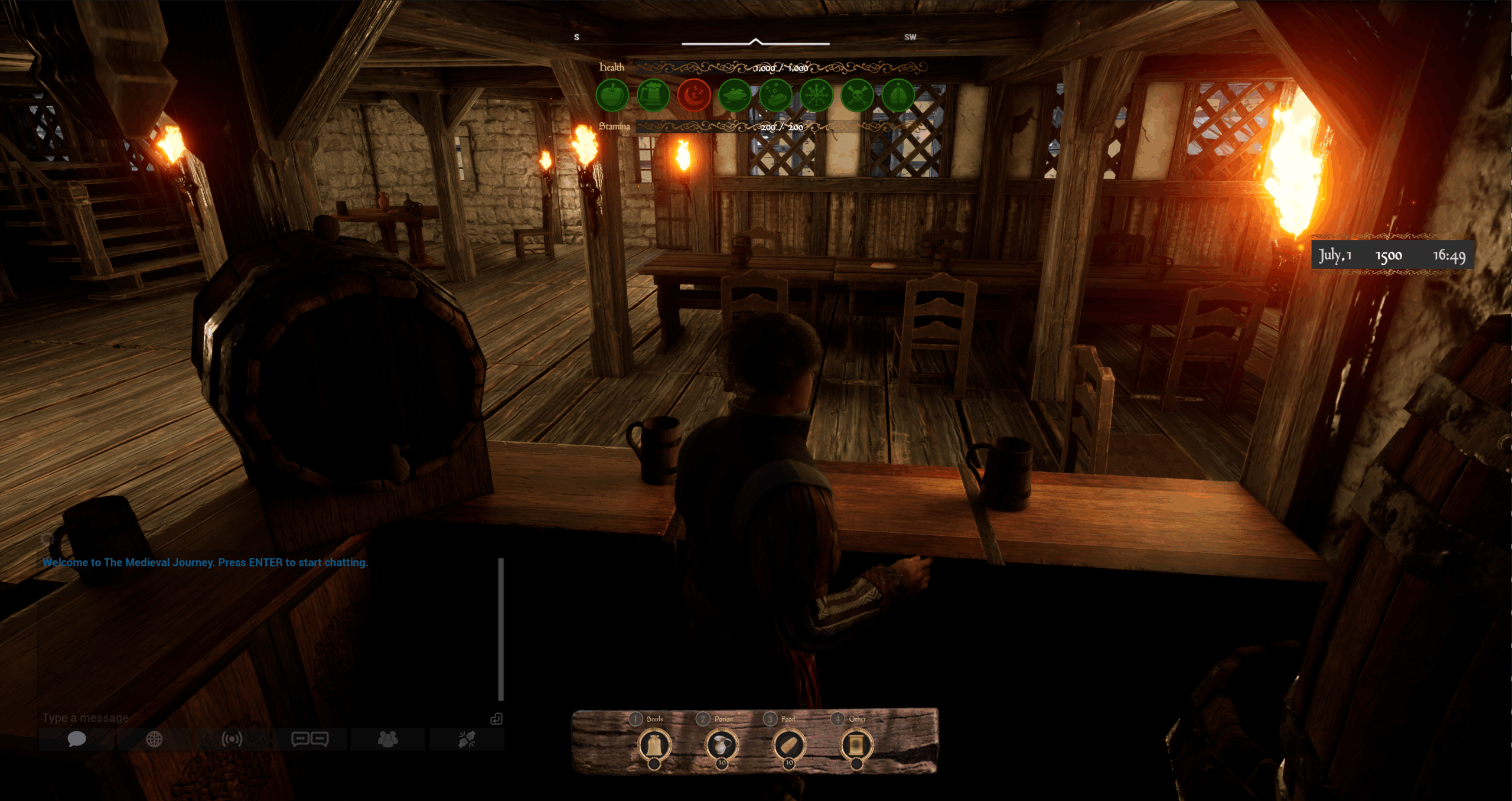This screenshot has width=1512, height=801.
Task: Click the send message enter icon
Action: click(x=496, y=718)
